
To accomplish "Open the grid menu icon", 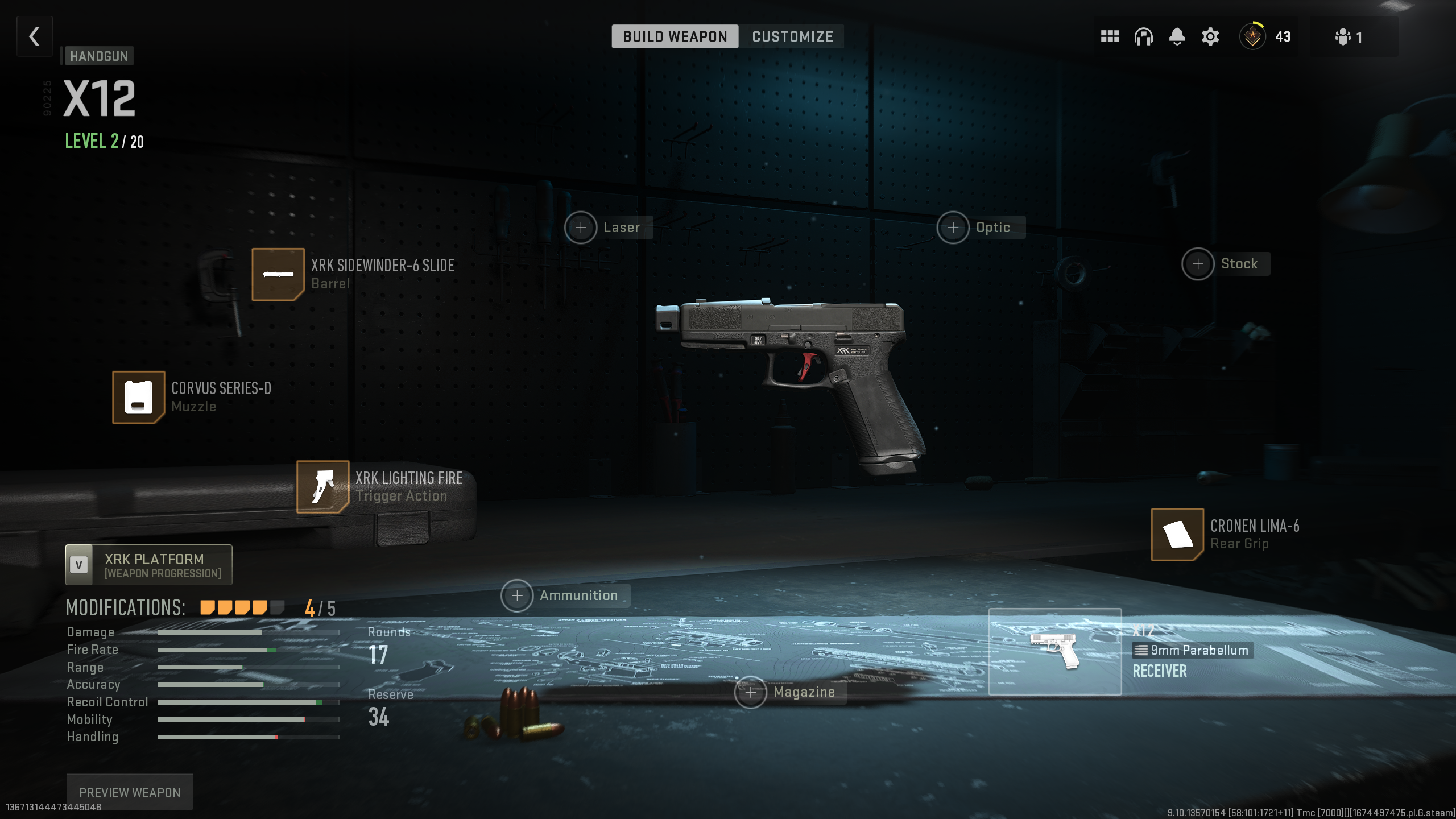I will [1110, 37].
